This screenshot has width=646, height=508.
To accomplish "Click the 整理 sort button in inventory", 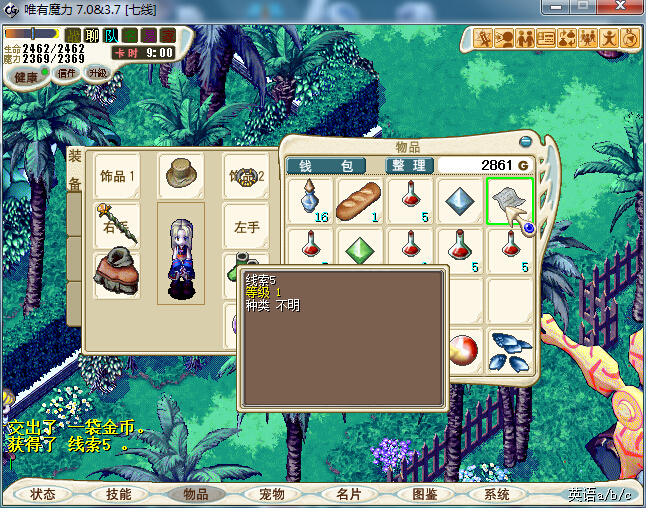I will click(x=410, y=165).
